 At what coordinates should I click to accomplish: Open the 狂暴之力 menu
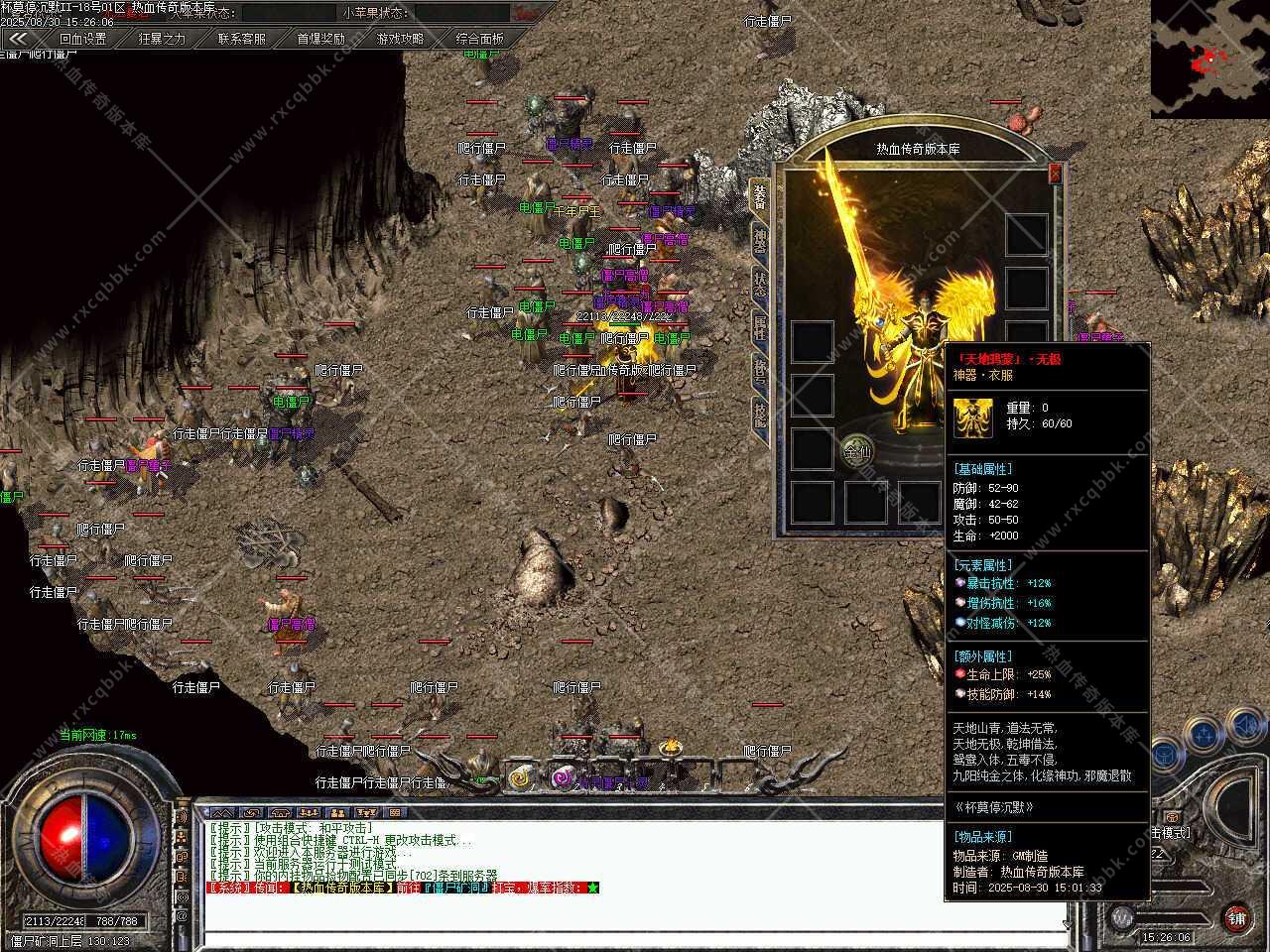coord(162,39)
